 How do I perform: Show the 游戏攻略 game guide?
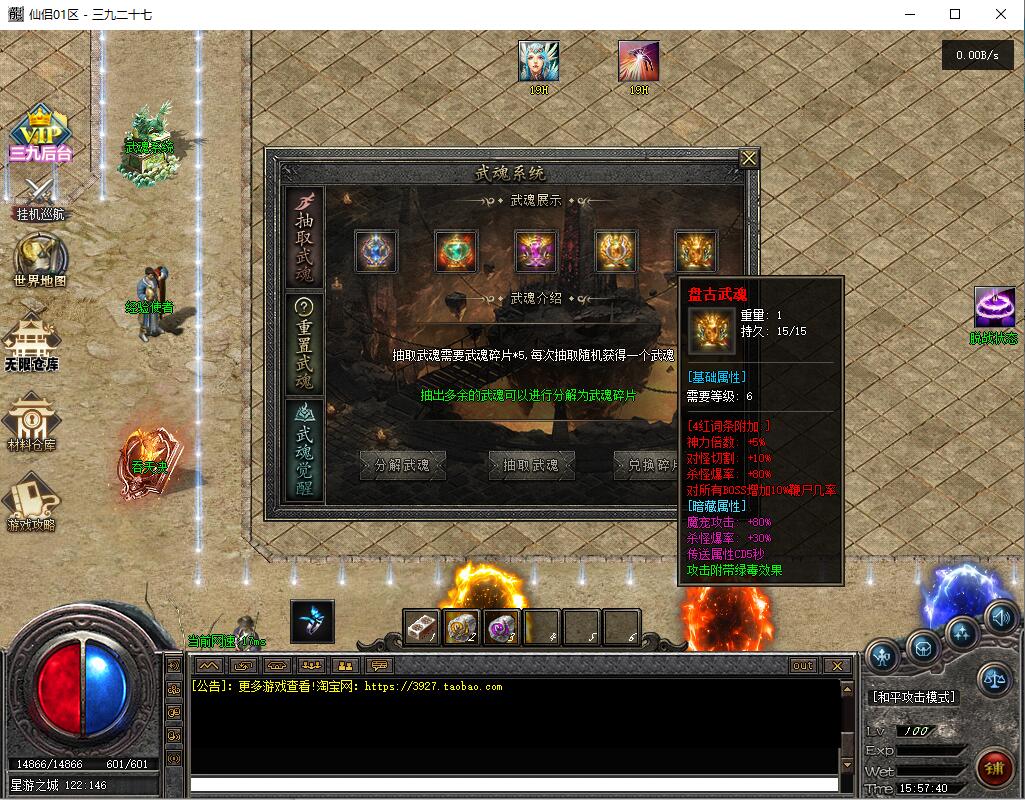click(32, 502)
